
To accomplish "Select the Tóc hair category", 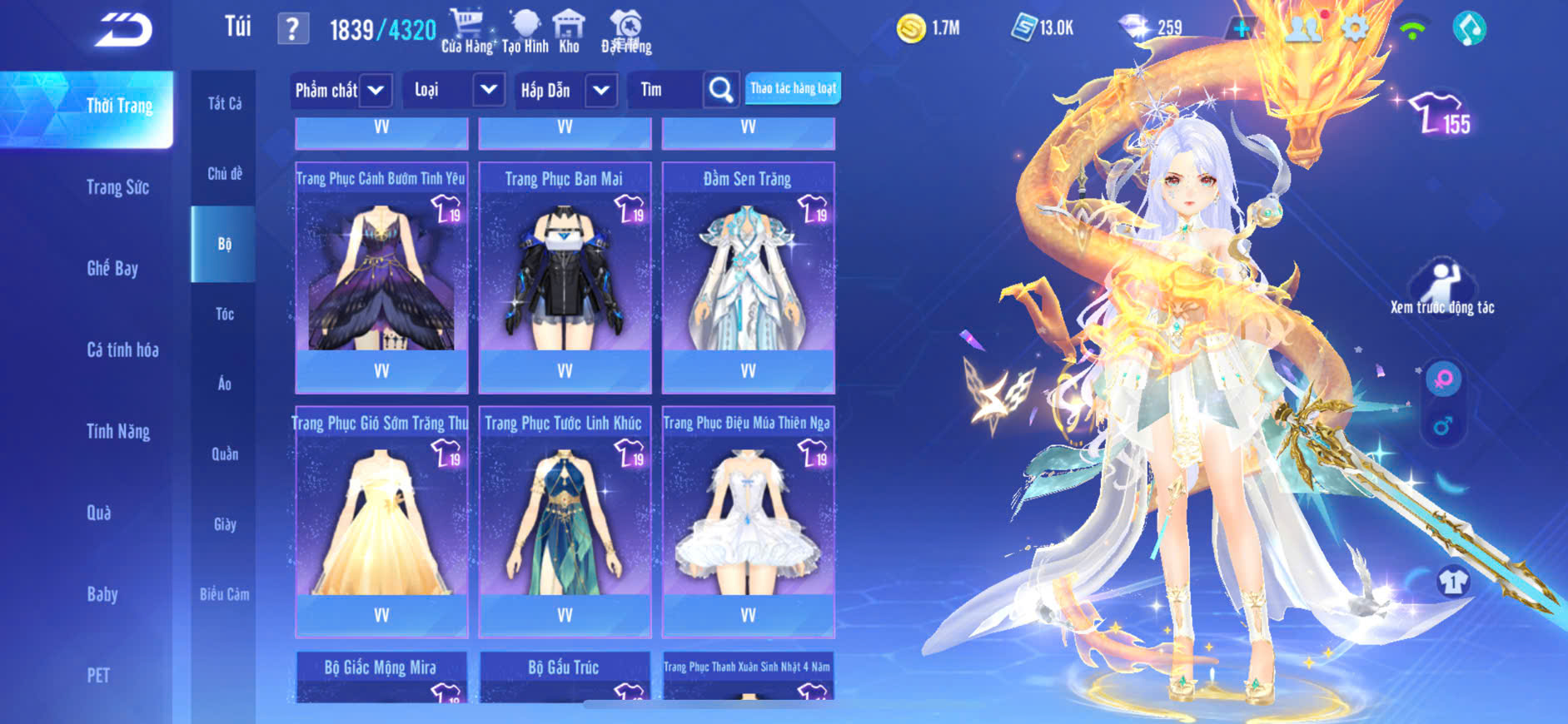I will click(224, 314).
